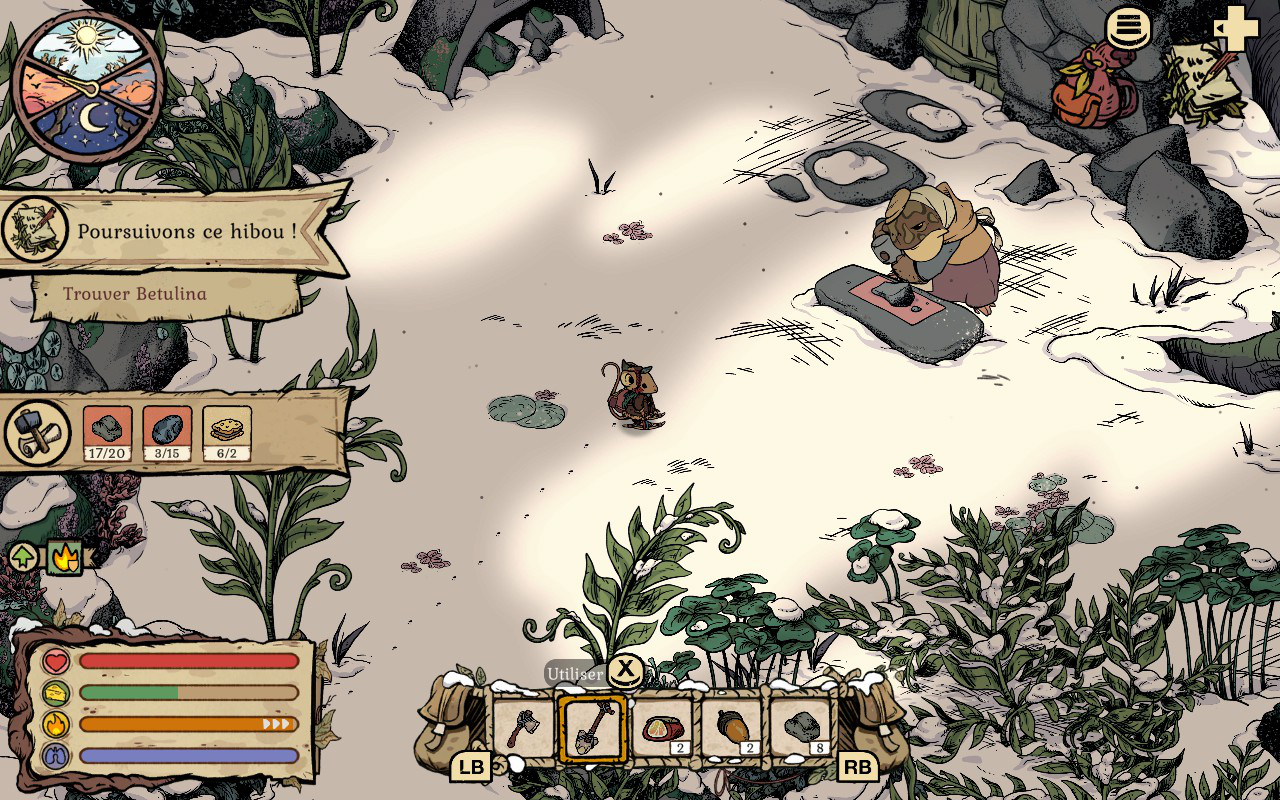Click the day-night cycle clock
The height and width of the screenshot is (800, 1280).
(89, 84)
